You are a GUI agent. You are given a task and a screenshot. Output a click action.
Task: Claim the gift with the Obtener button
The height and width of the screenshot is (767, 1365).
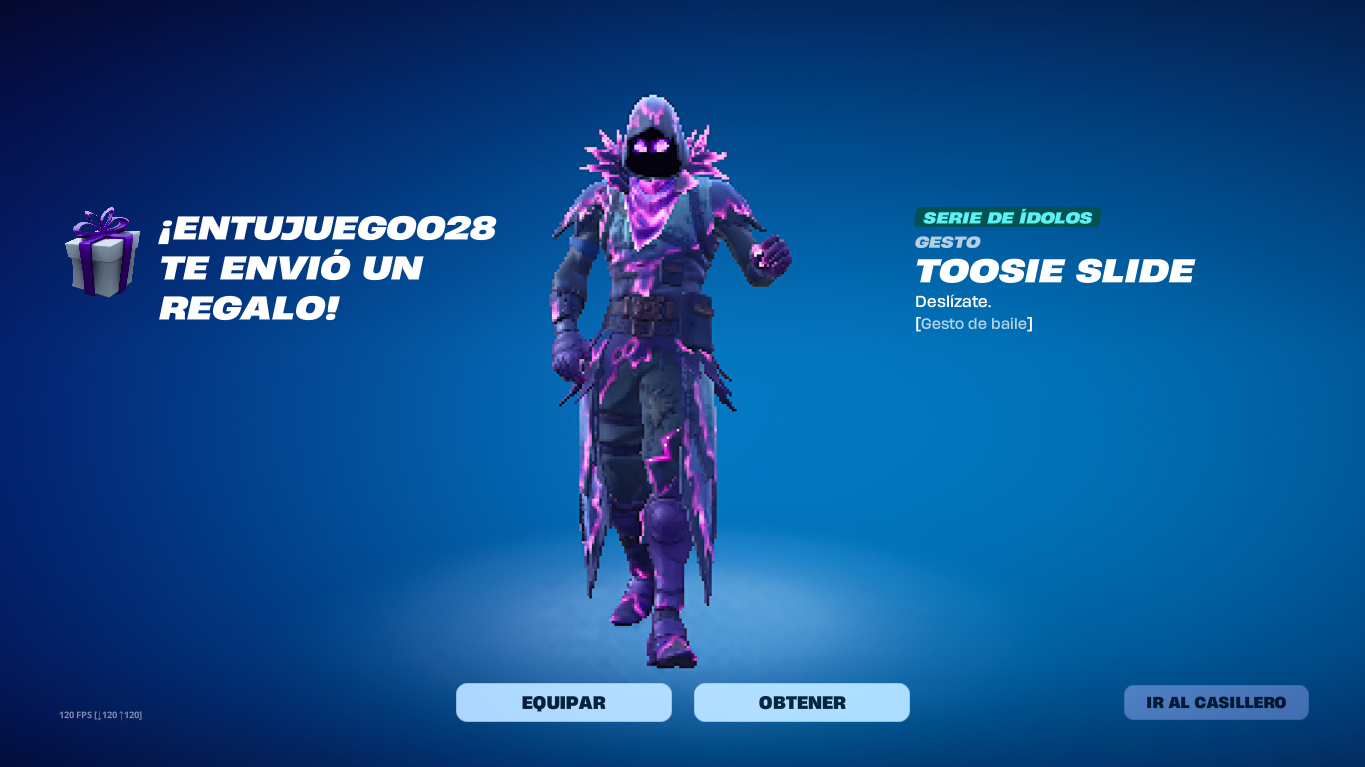click(801, 702)
